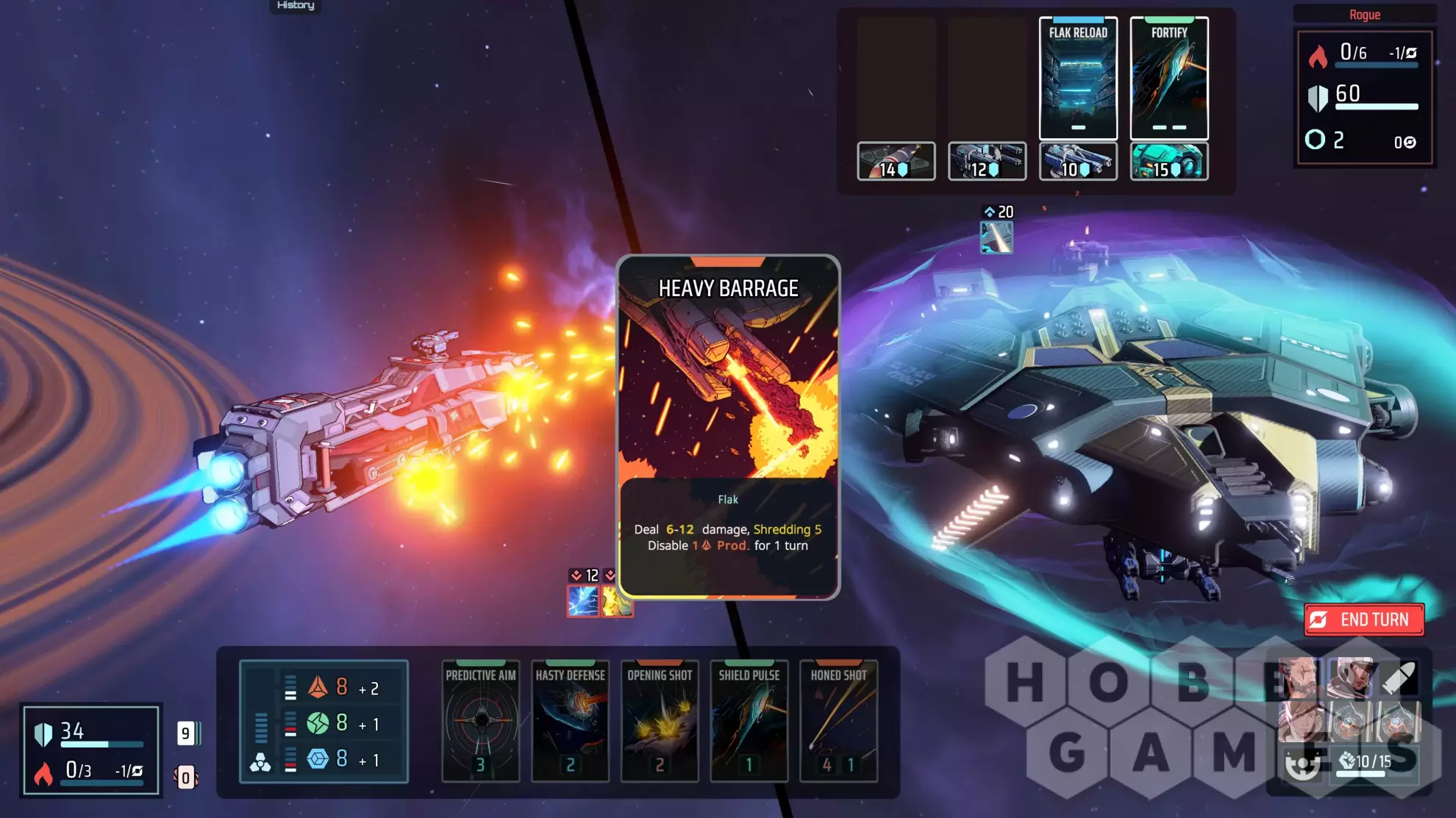Pick the Honed Shot card

click(x=838, y=720)
